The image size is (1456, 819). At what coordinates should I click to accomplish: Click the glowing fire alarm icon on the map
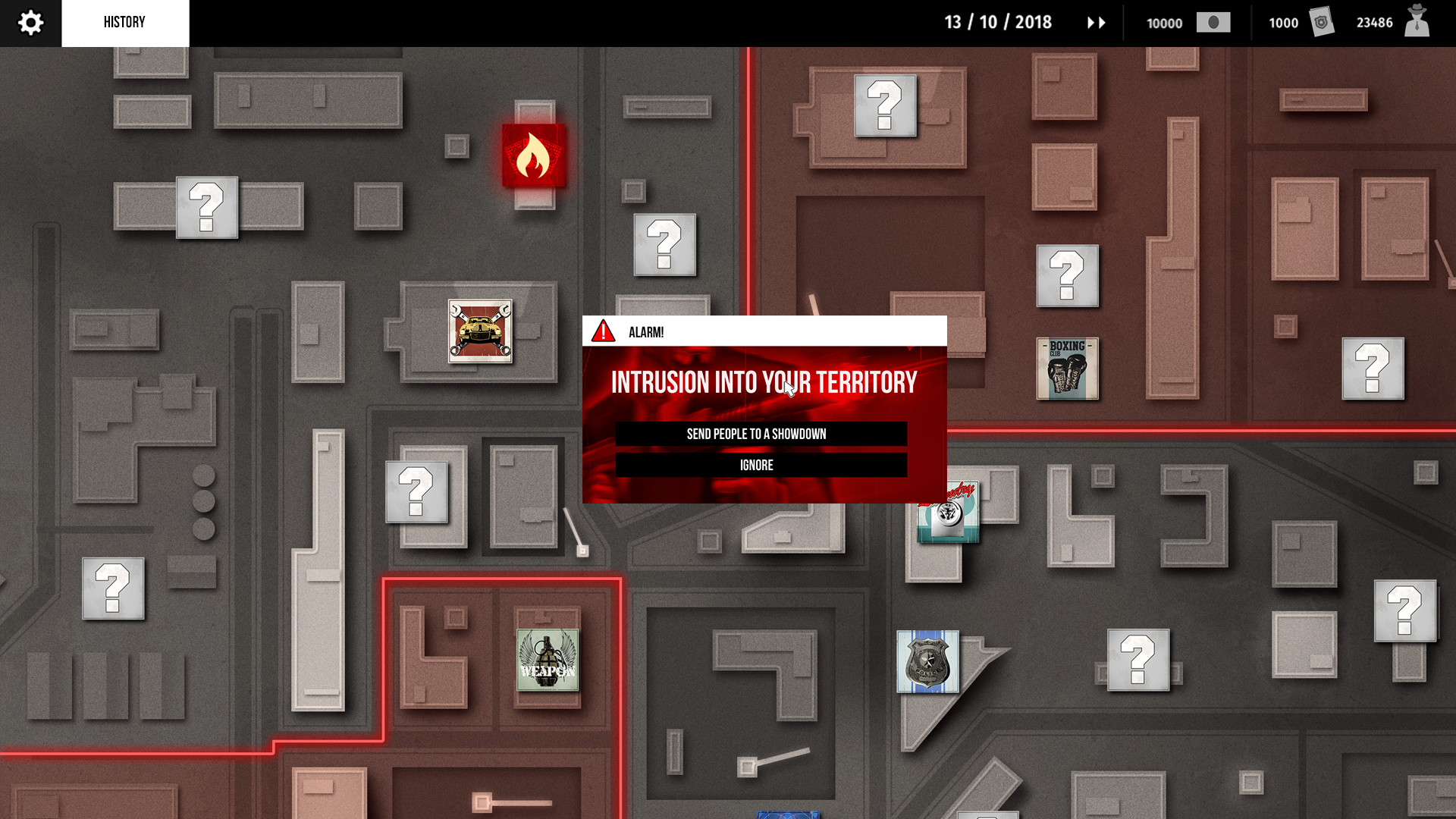click(x=533, y=154)
